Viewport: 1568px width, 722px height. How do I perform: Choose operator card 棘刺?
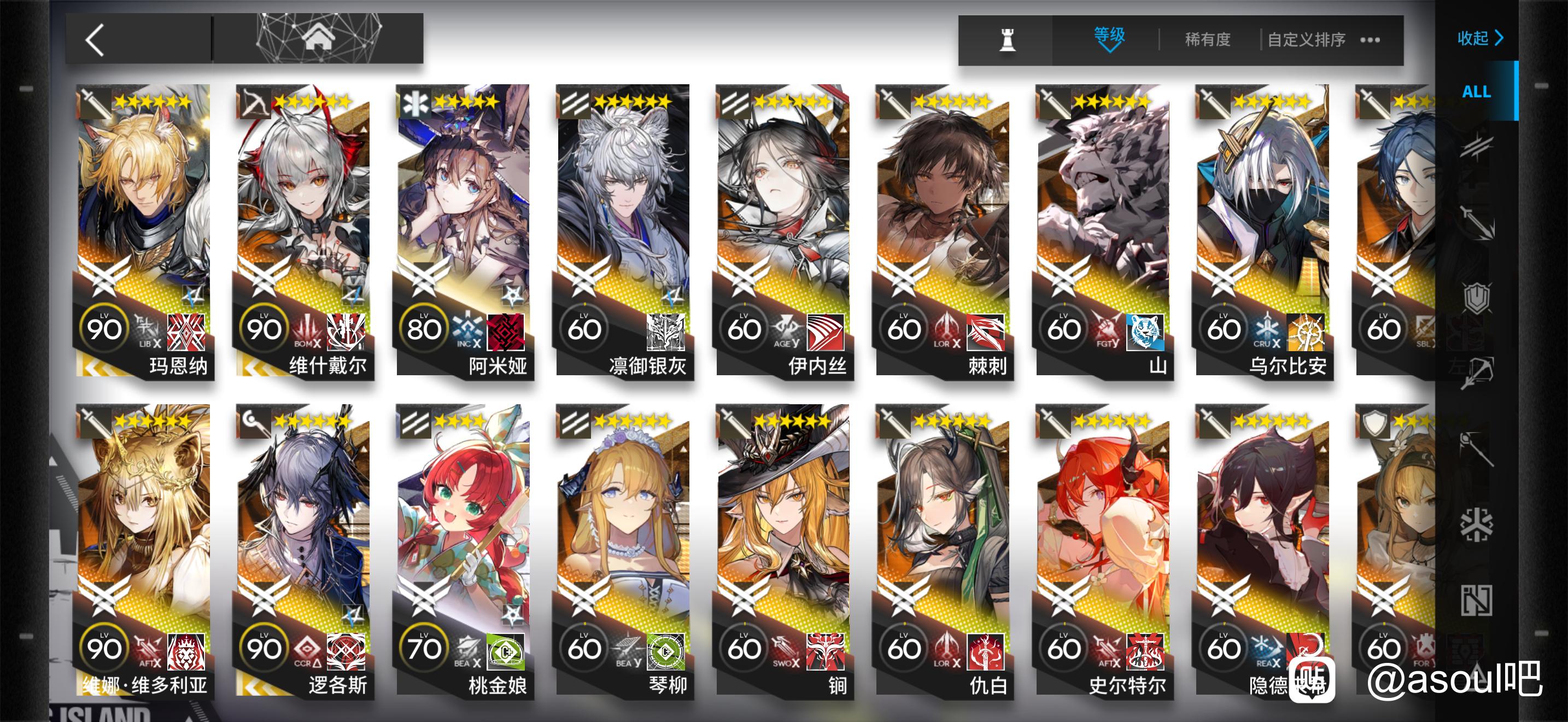coord(943,231)
